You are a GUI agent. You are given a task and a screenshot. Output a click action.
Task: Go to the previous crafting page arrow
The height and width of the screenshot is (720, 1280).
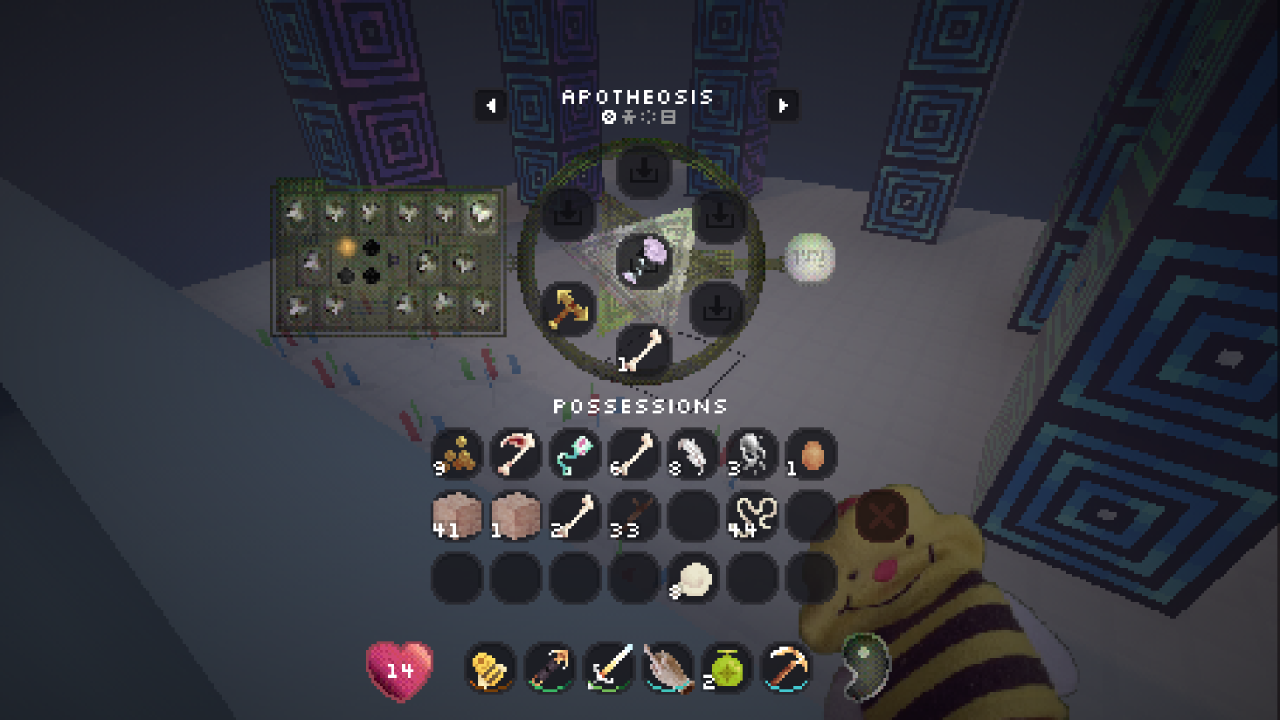(x=490, y=104)
